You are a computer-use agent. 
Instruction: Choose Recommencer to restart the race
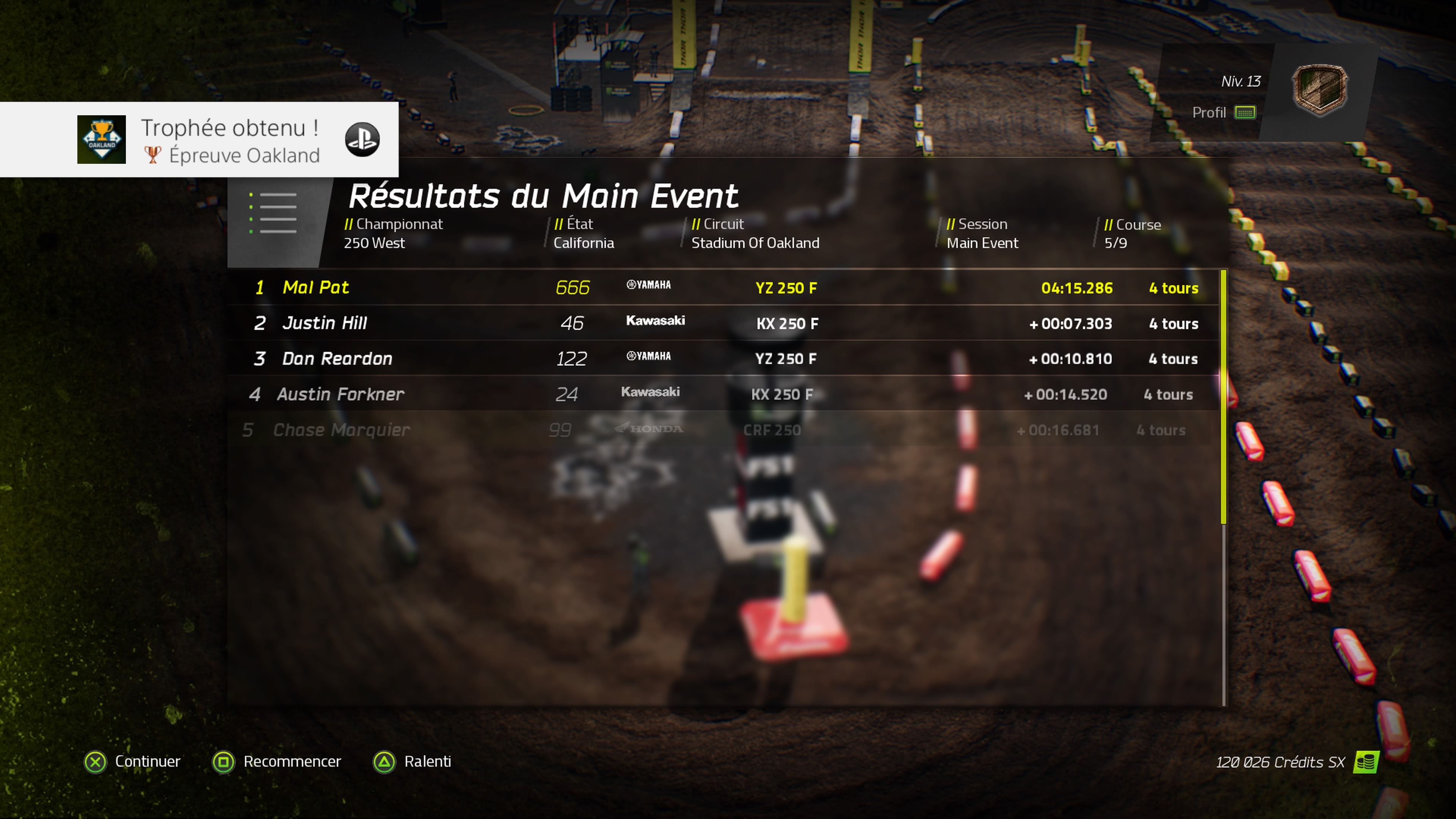coord(277,762)
